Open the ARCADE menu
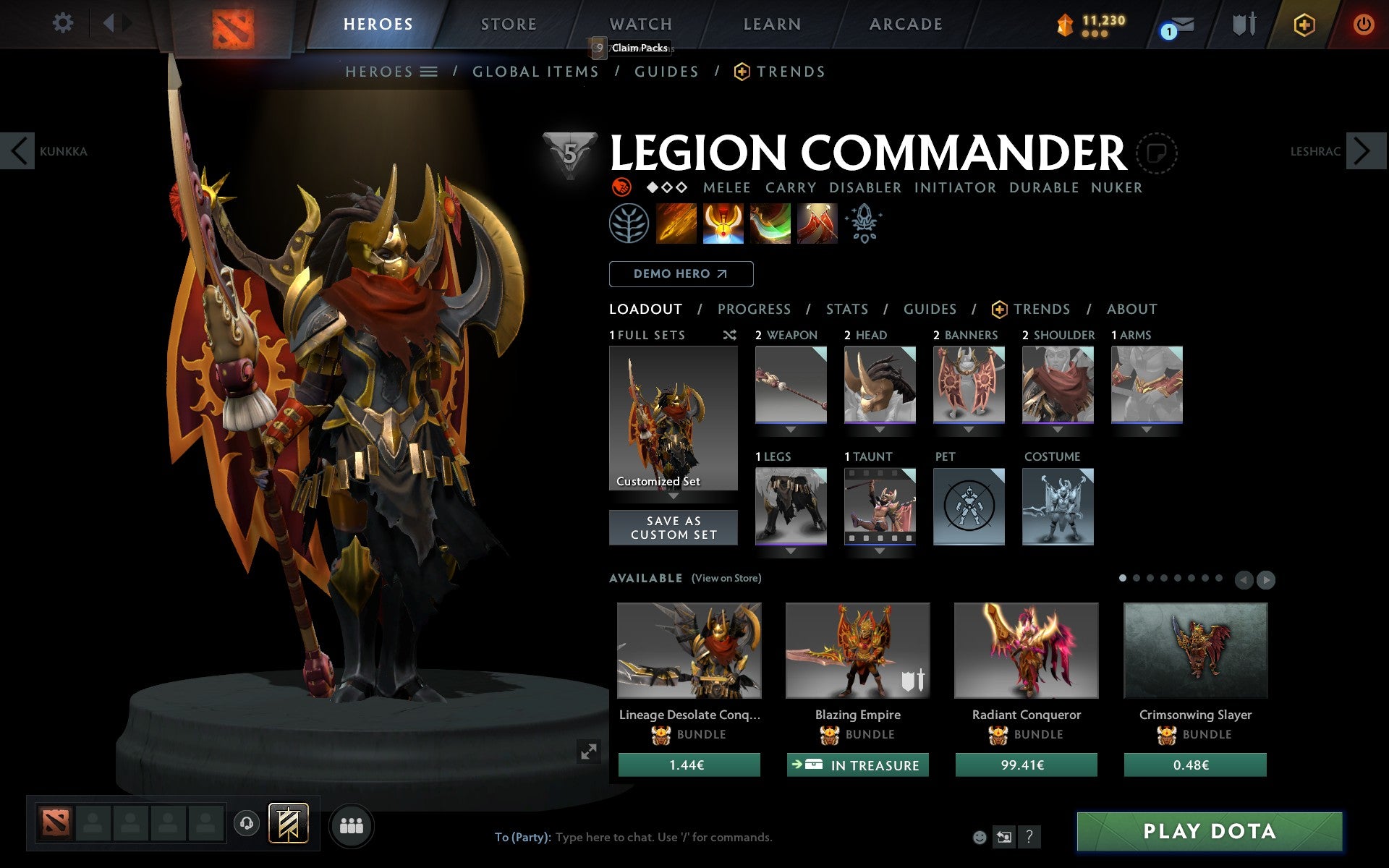Viewport: 1389px width, 868px height. (905, 24)
